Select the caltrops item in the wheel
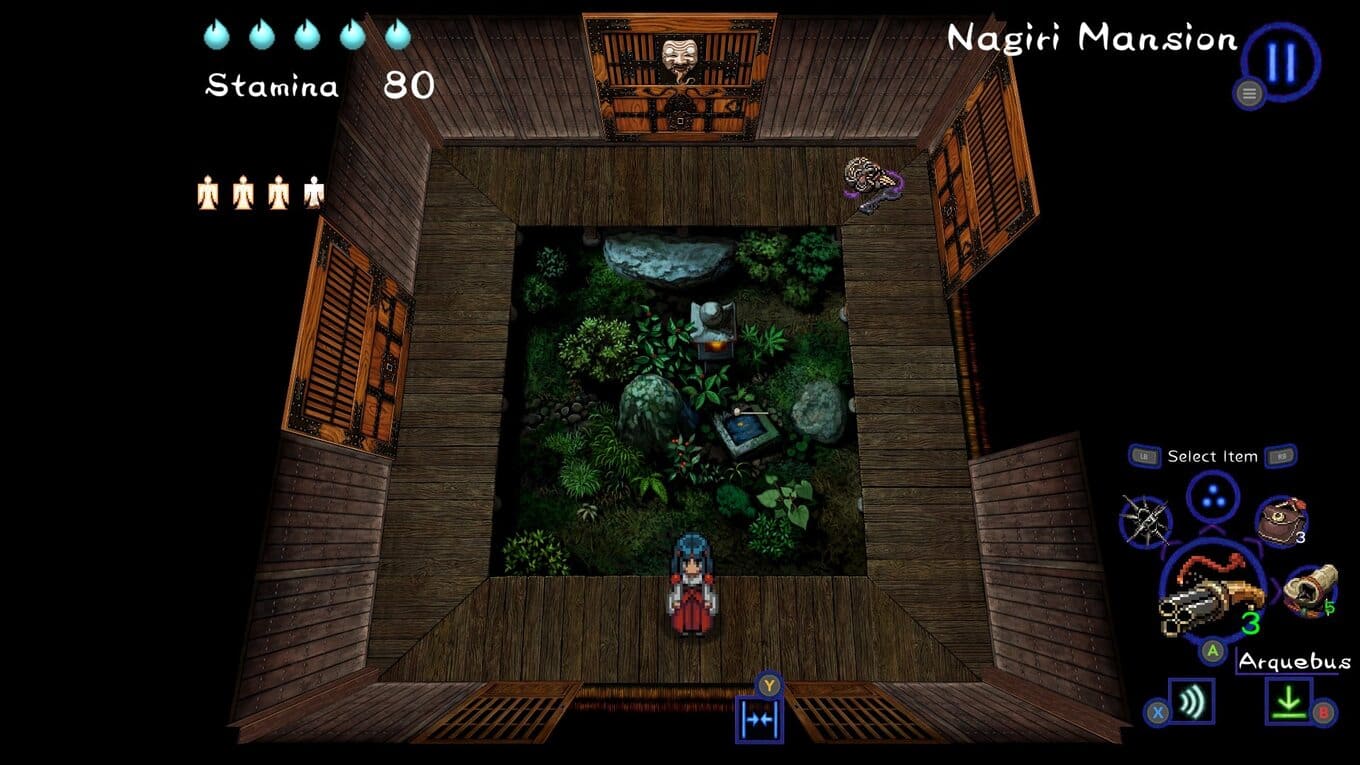 click(1146, 519)
